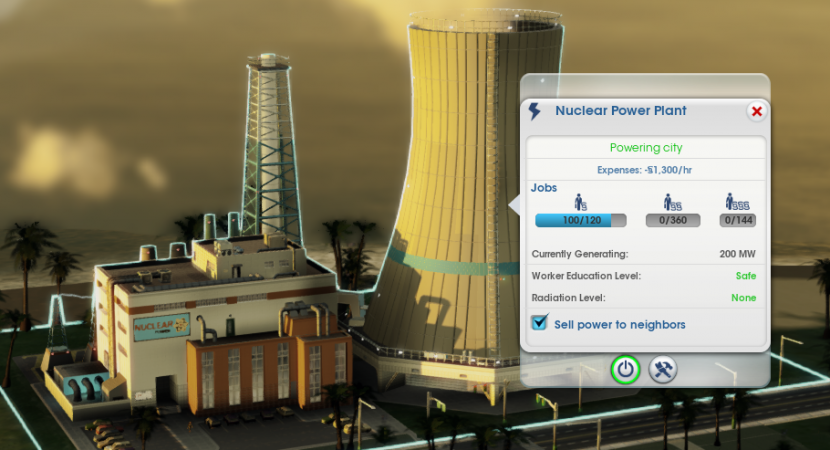The width and height of the screenshot is (830, 450).
Task: Switch off the plant with the power button
Action: click(x=626, y=369)
